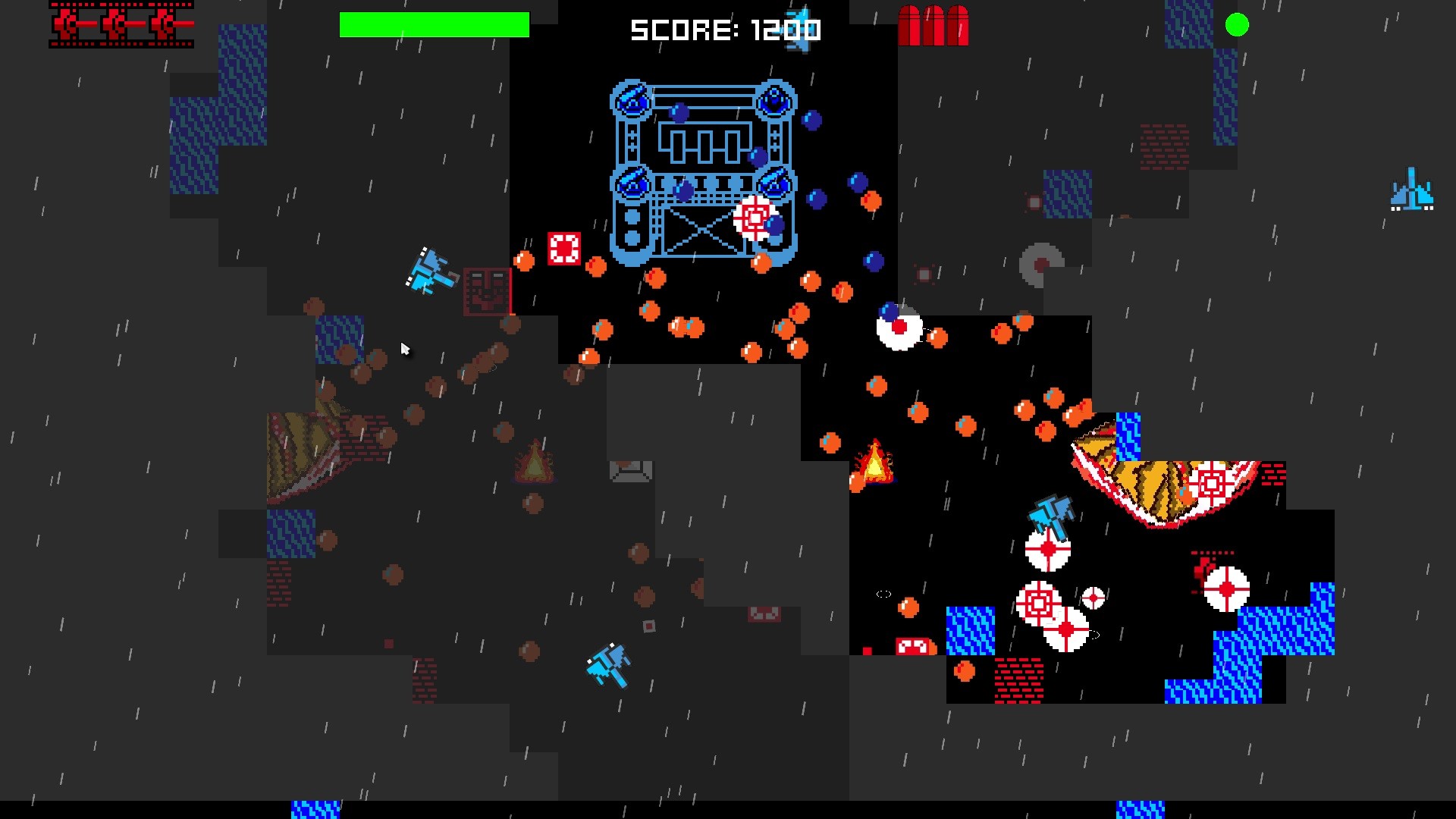Click the blue player ship near the fortress top
The height and width of the screenshot is (819, 1456).
[x=801, y=30]
